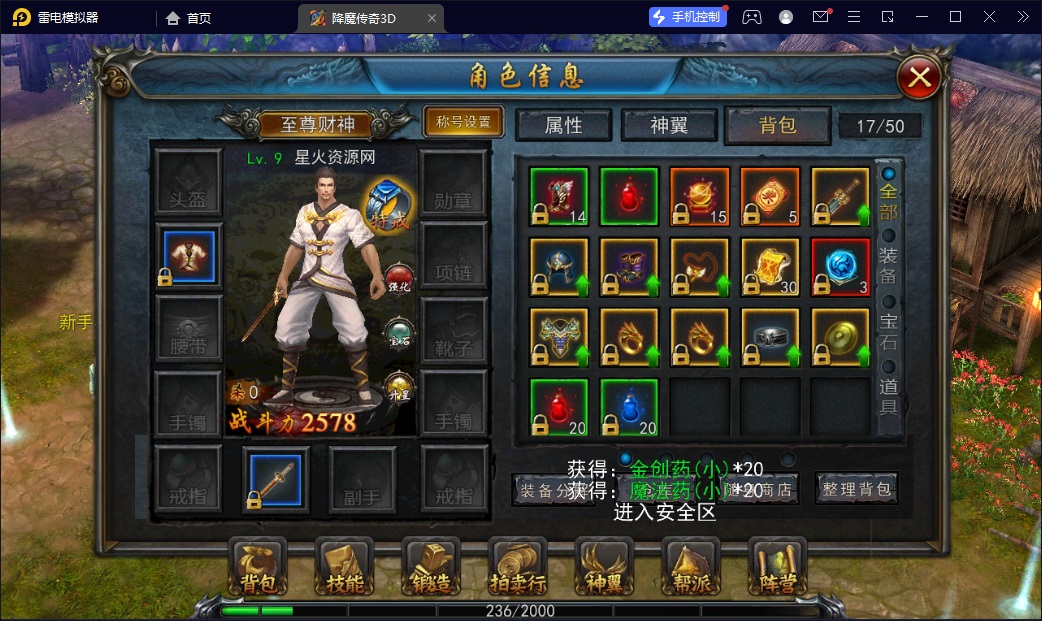
Task: Select the blue potion stack of 20
Action: click(x=629, y=408)
